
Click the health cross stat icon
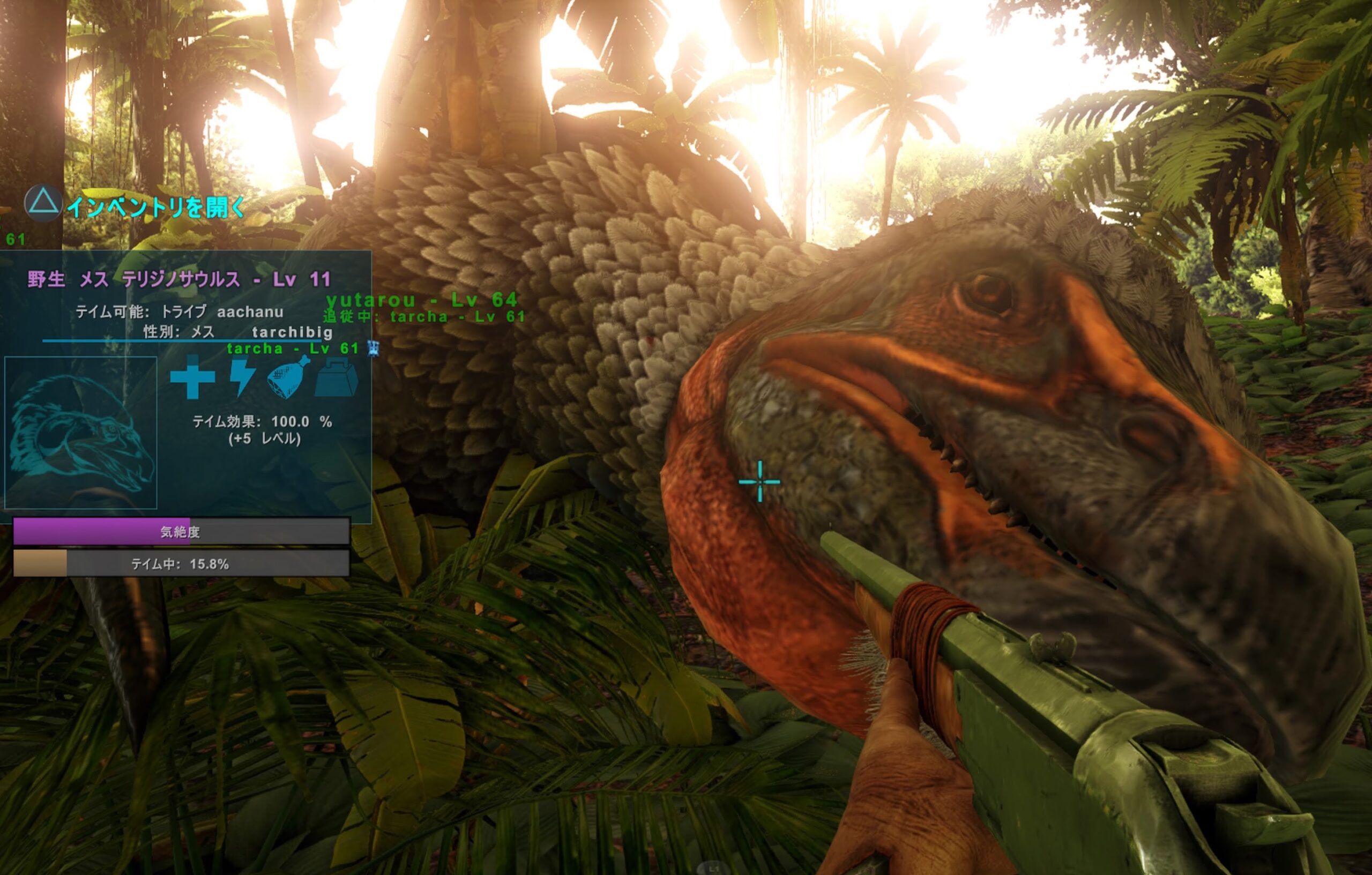(192, 377)
